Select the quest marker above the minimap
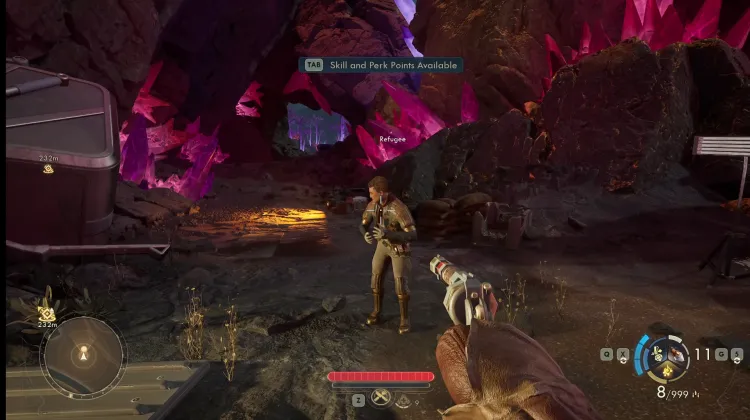The width and height of the screenshot is (750, 420). pyautogui.click(x=46, y=313)
